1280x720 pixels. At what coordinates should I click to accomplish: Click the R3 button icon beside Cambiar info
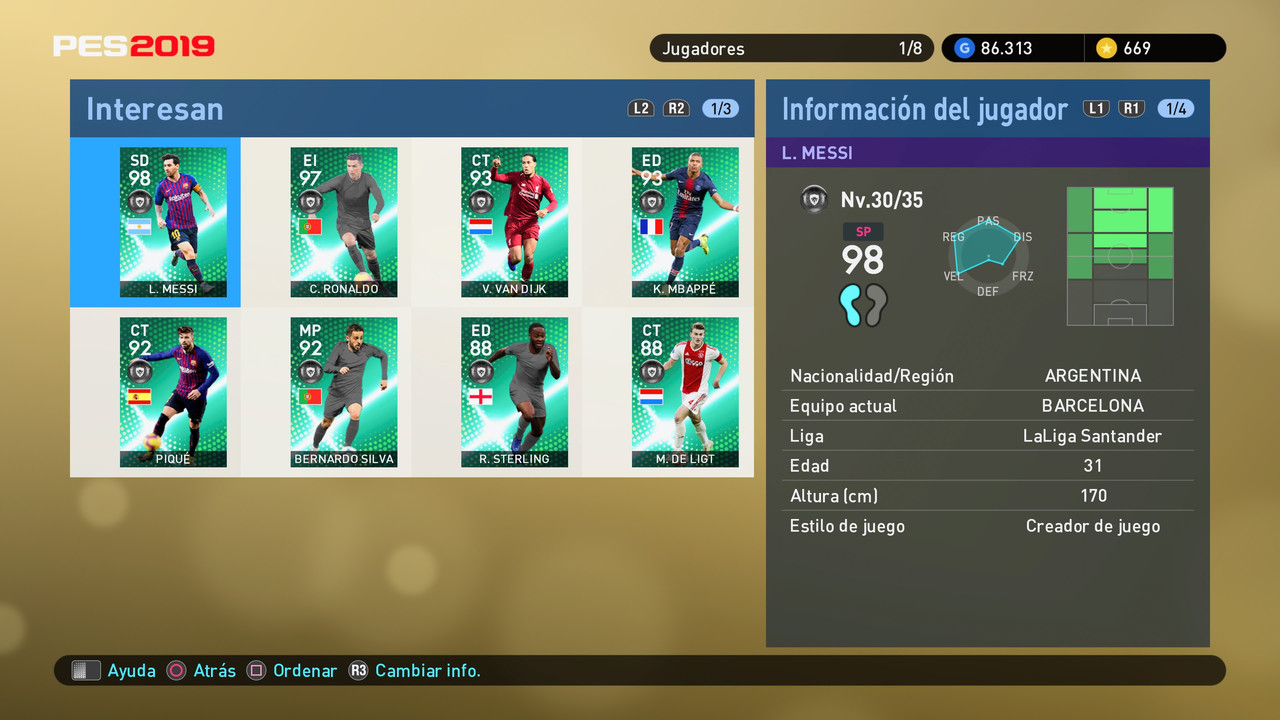(359, 671)
